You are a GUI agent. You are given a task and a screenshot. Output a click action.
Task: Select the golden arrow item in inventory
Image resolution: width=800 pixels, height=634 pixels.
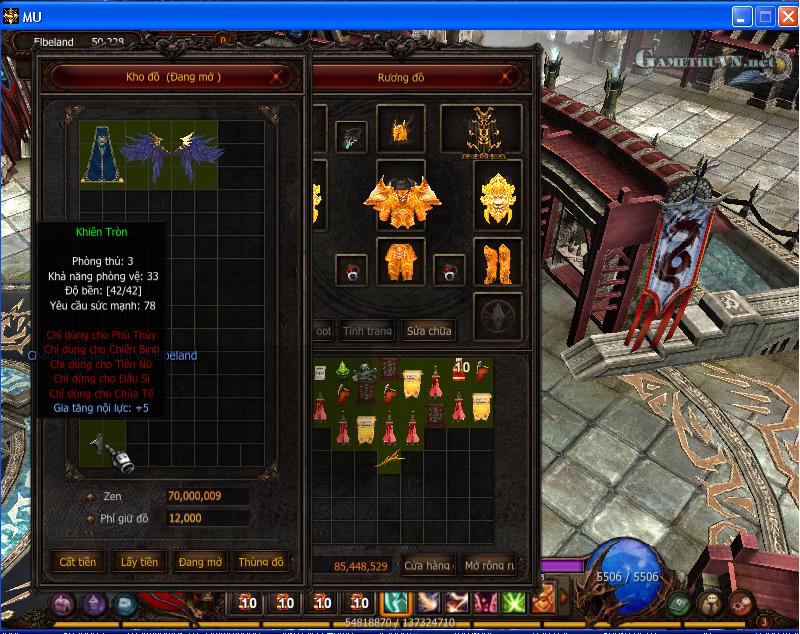click(x=390, y=459)
